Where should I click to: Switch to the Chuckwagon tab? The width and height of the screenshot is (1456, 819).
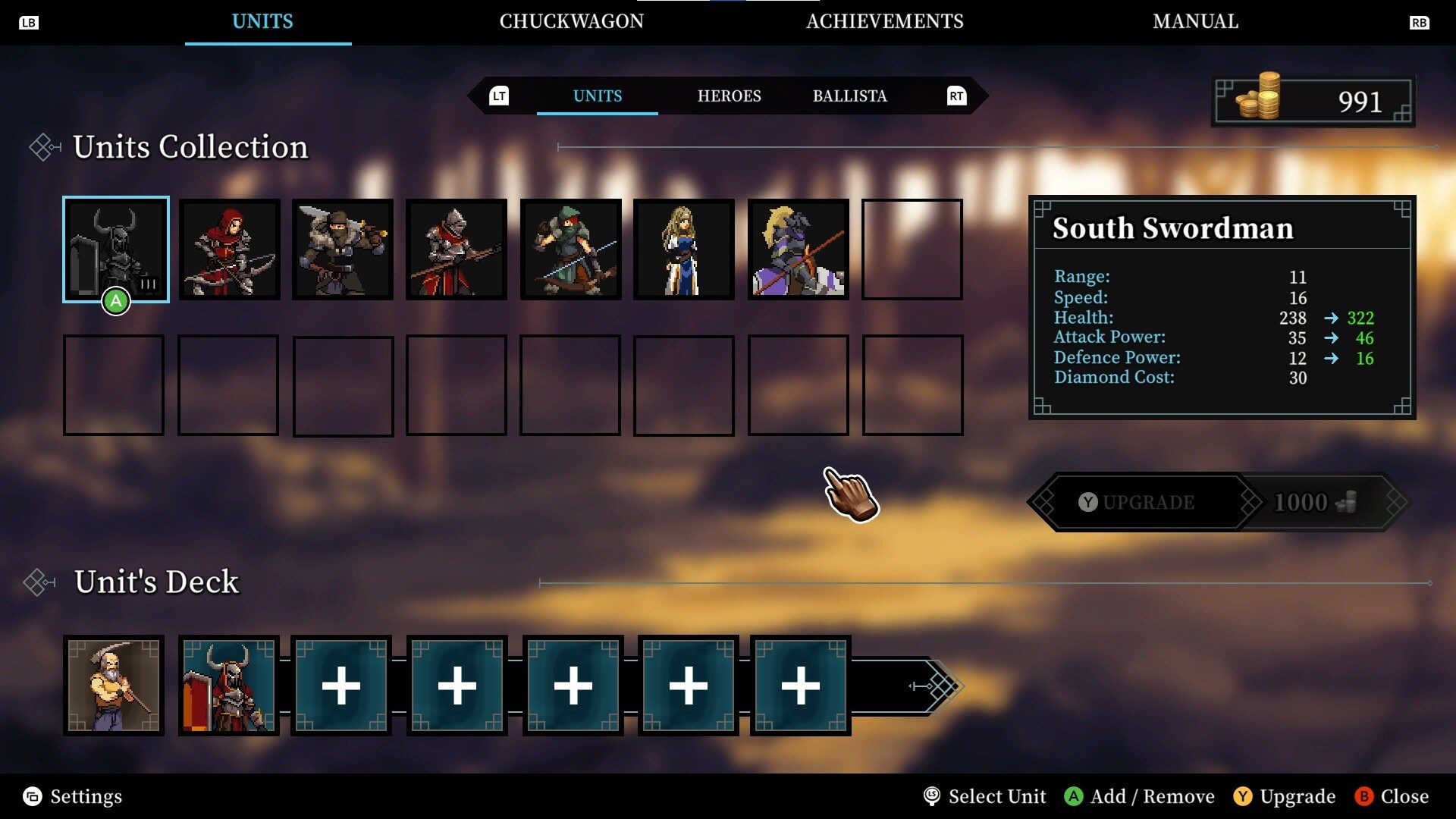tap(571, 21)
